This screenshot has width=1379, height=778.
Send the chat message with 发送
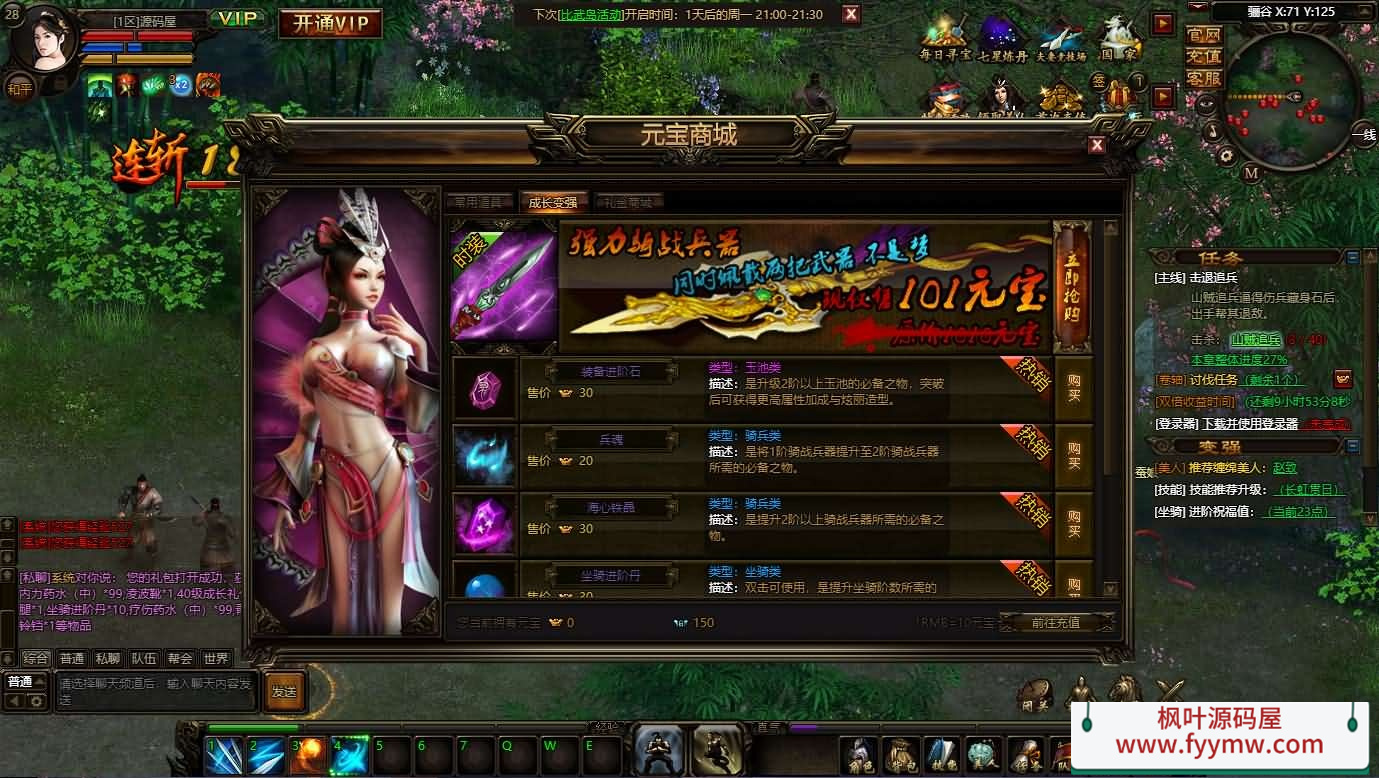[284, 691]
